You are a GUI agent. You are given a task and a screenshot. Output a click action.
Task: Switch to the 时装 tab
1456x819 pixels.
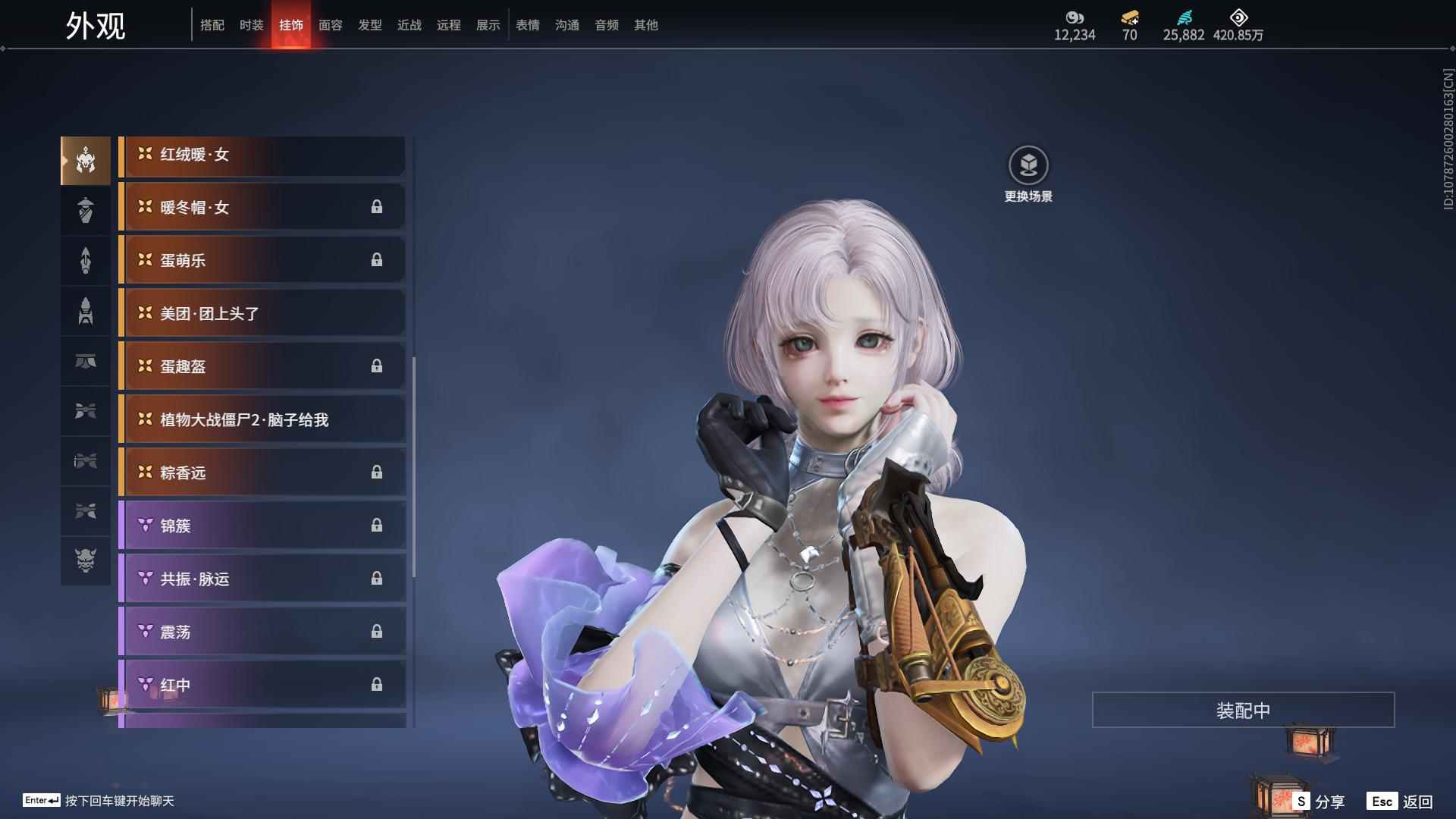pos(251,25)
